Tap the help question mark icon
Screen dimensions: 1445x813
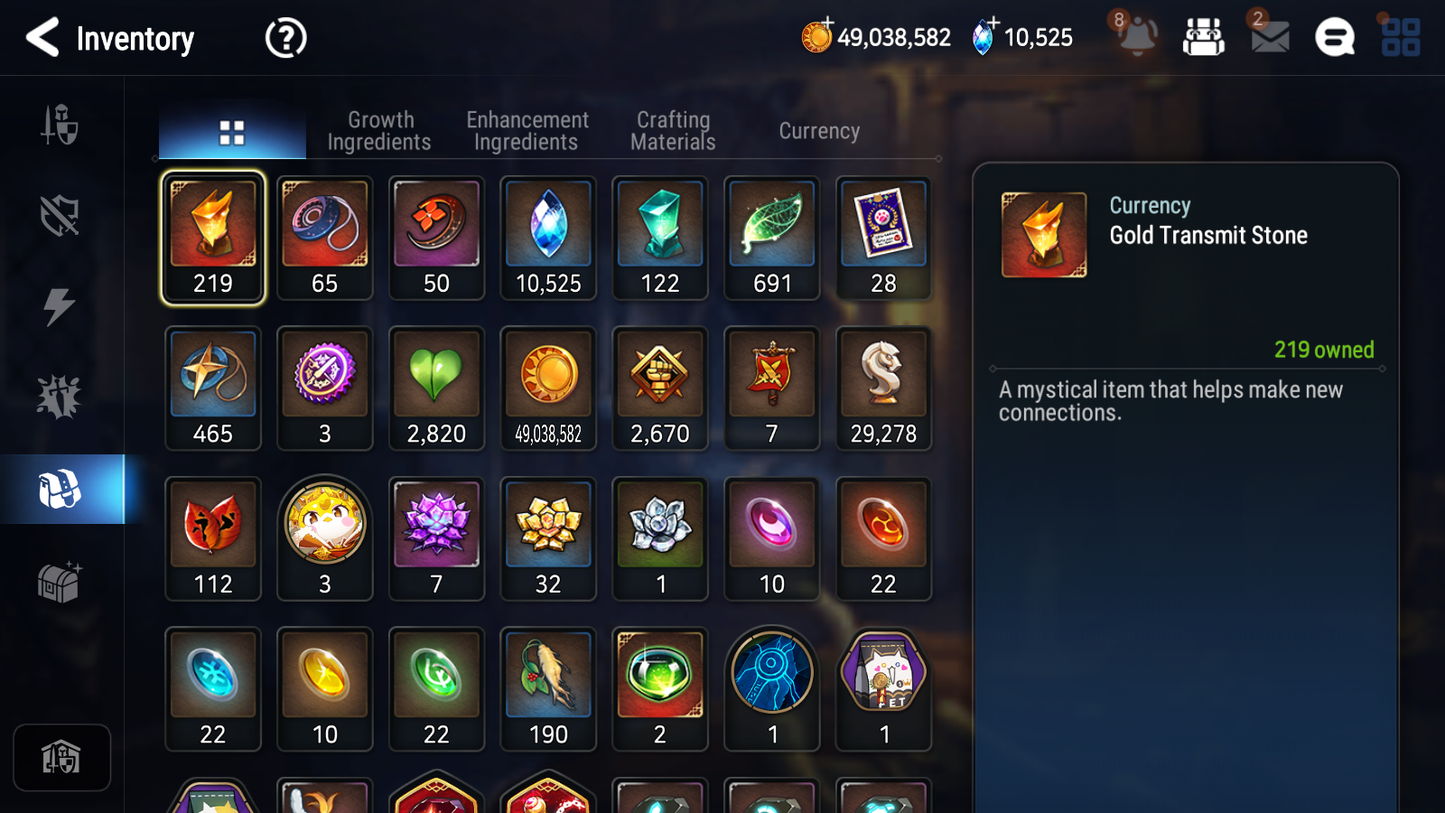click(285, 37)
